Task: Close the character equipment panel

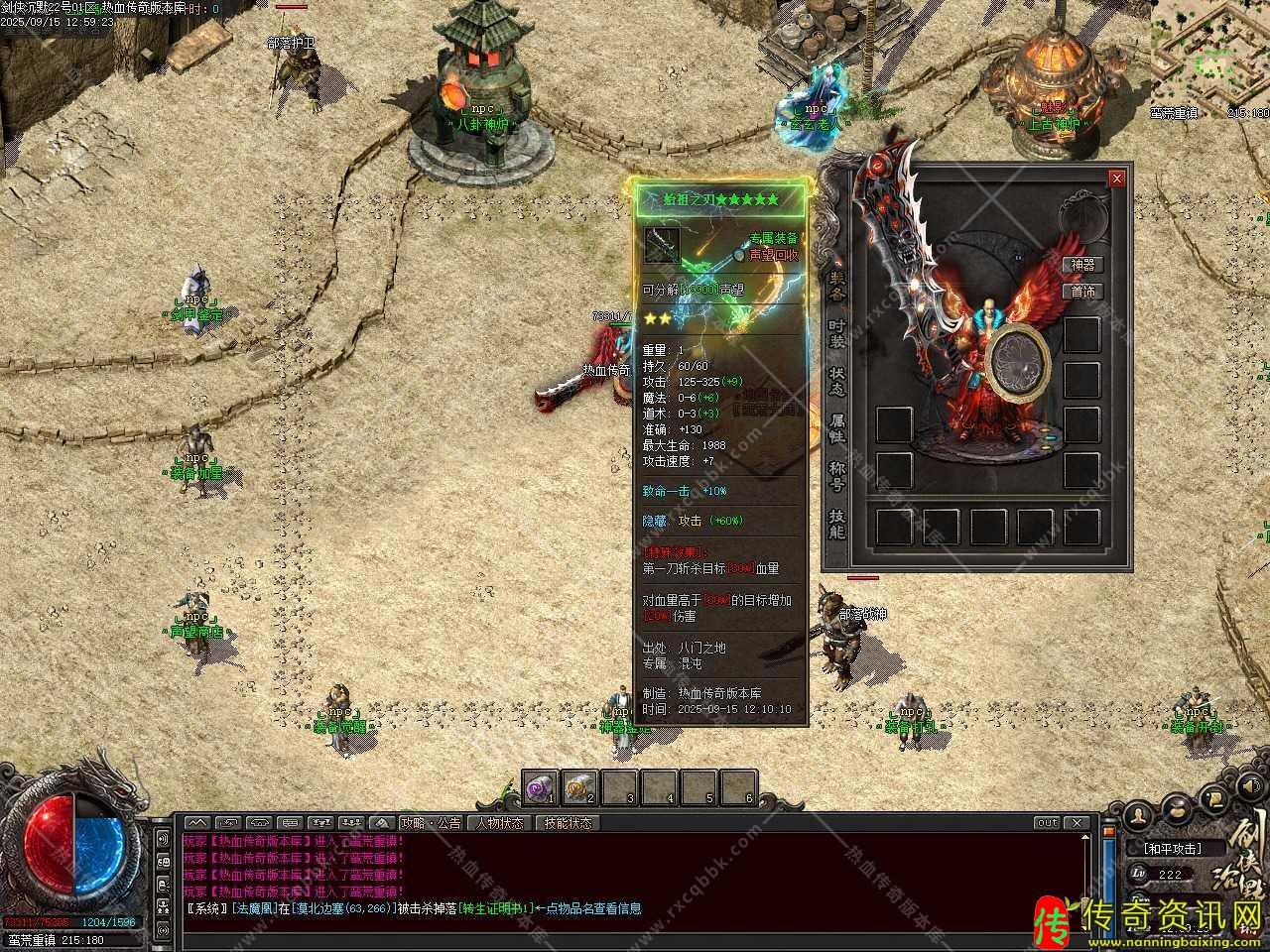Action: (1117, 178)
